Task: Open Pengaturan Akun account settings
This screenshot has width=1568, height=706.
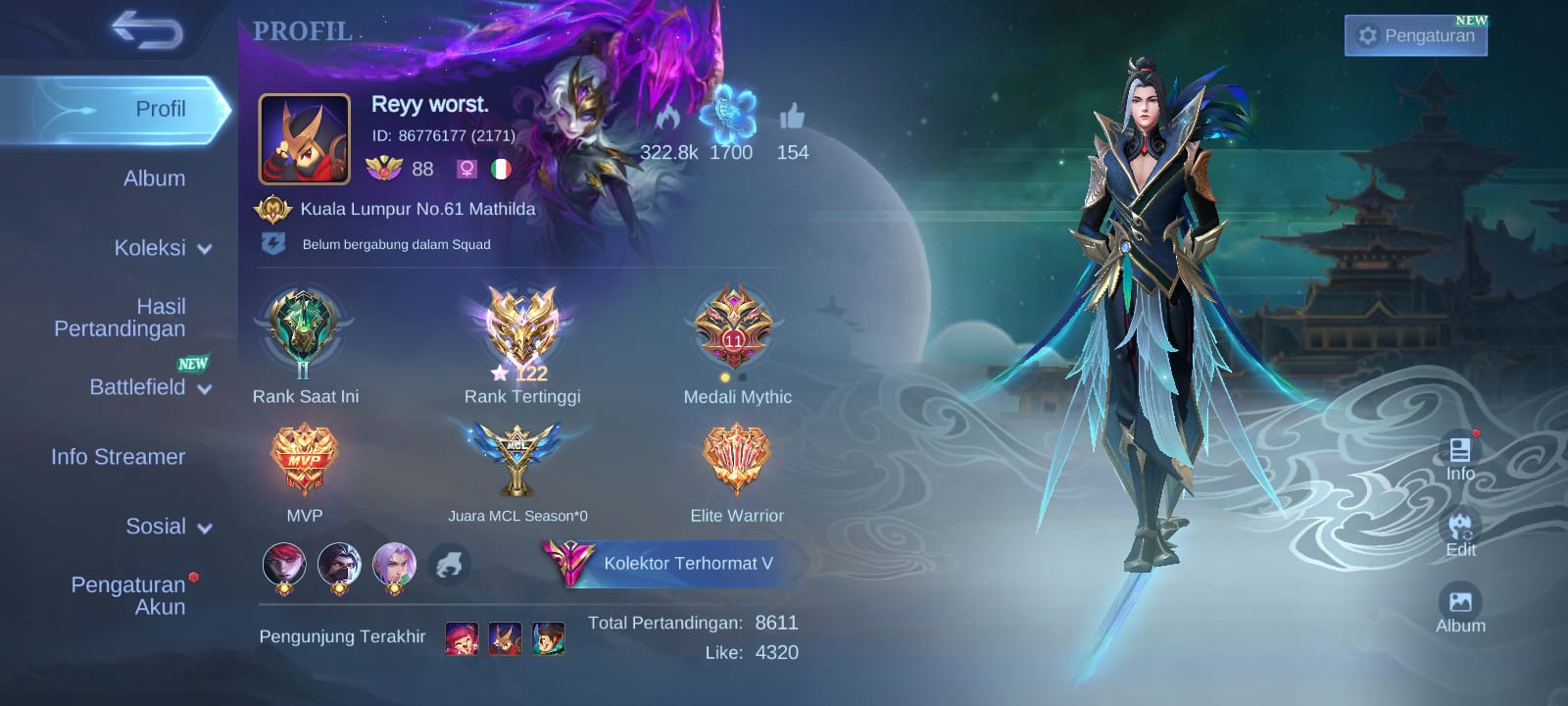Action: click(128, 595)
